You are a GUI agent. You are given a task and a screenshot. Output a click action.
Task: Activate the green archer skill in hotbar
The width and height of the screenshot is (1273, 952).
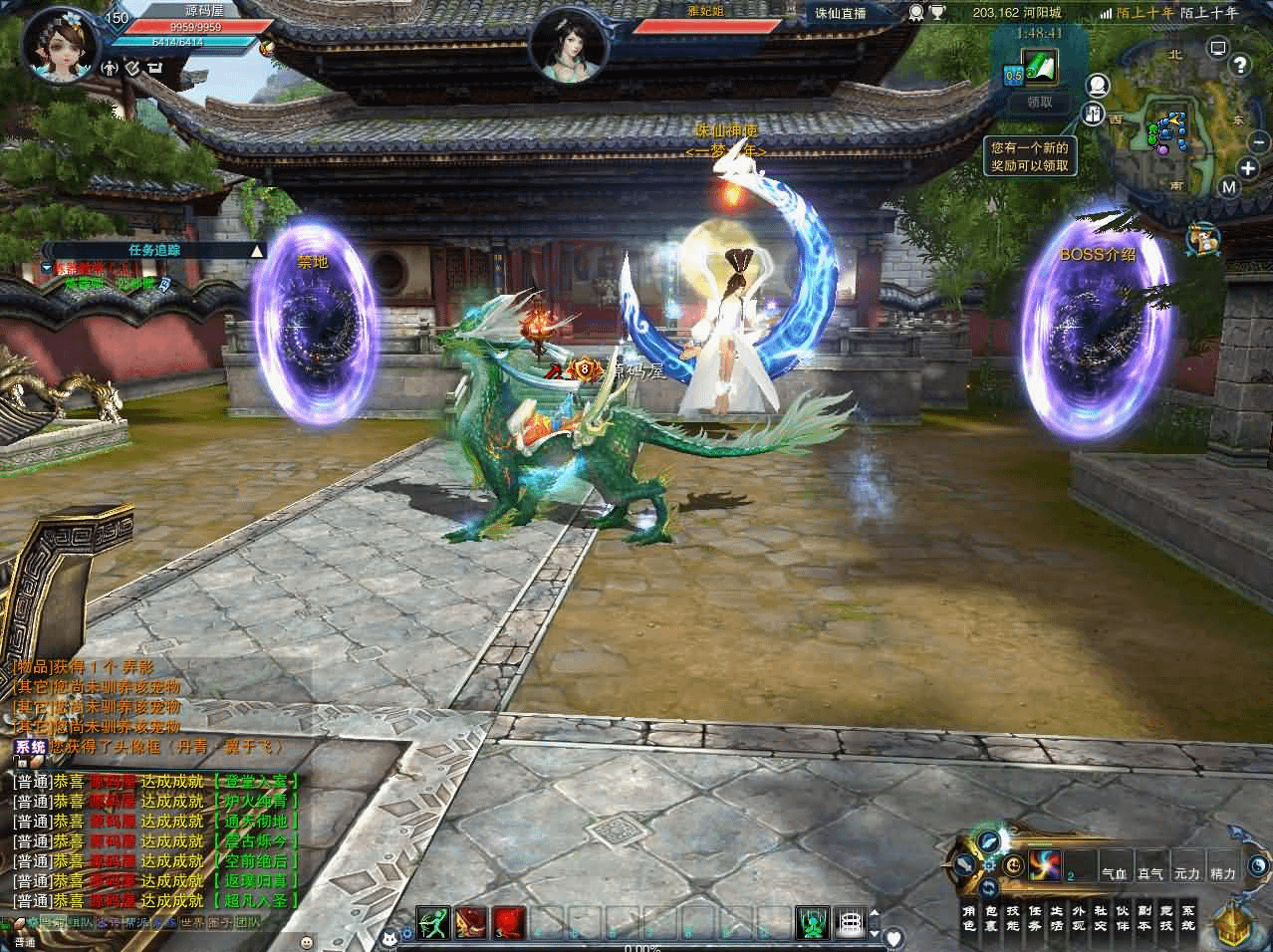click(x=433, y=923)
